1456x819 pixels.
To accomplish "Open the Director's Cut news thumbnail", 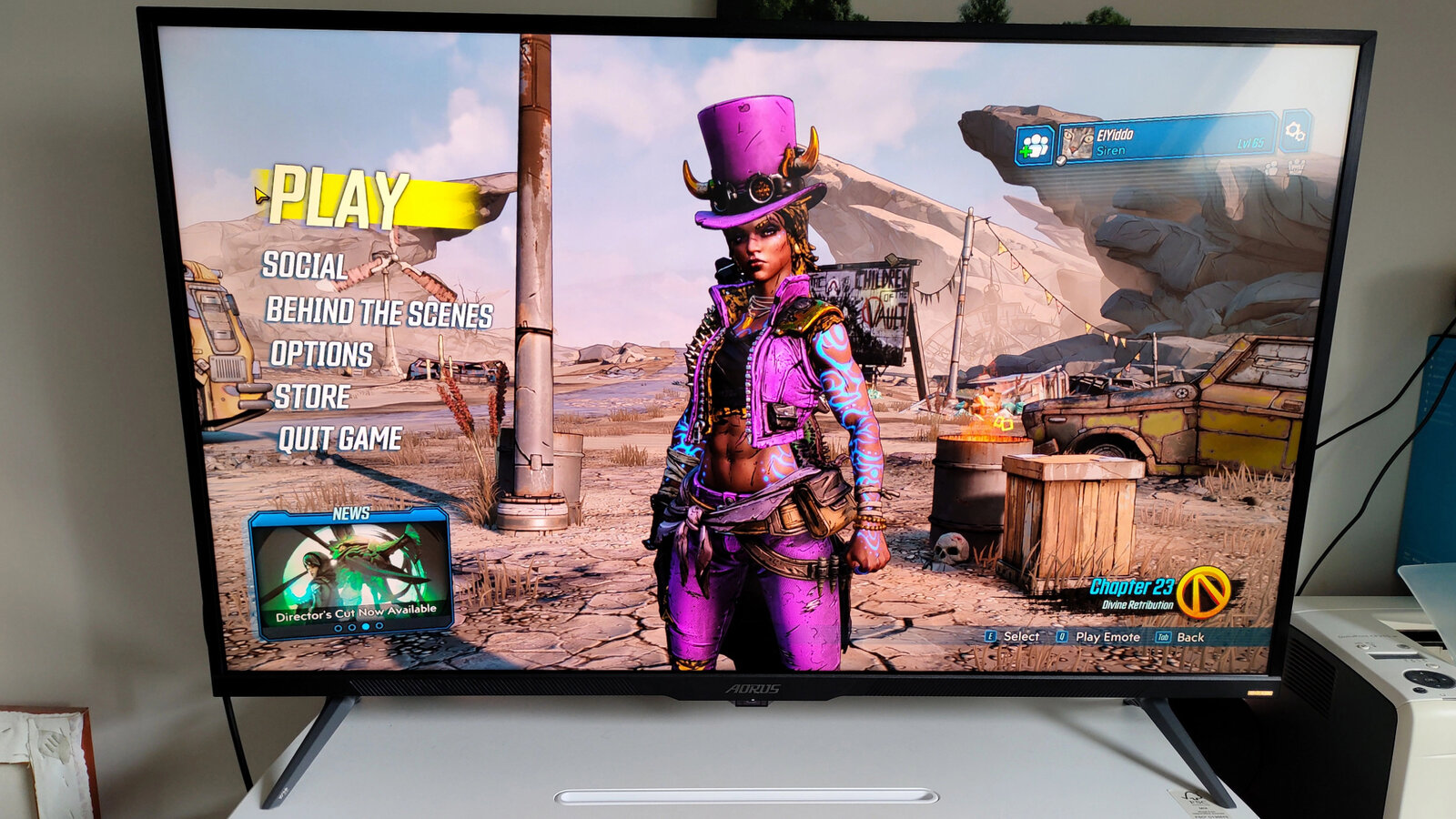I will [351, 573].
